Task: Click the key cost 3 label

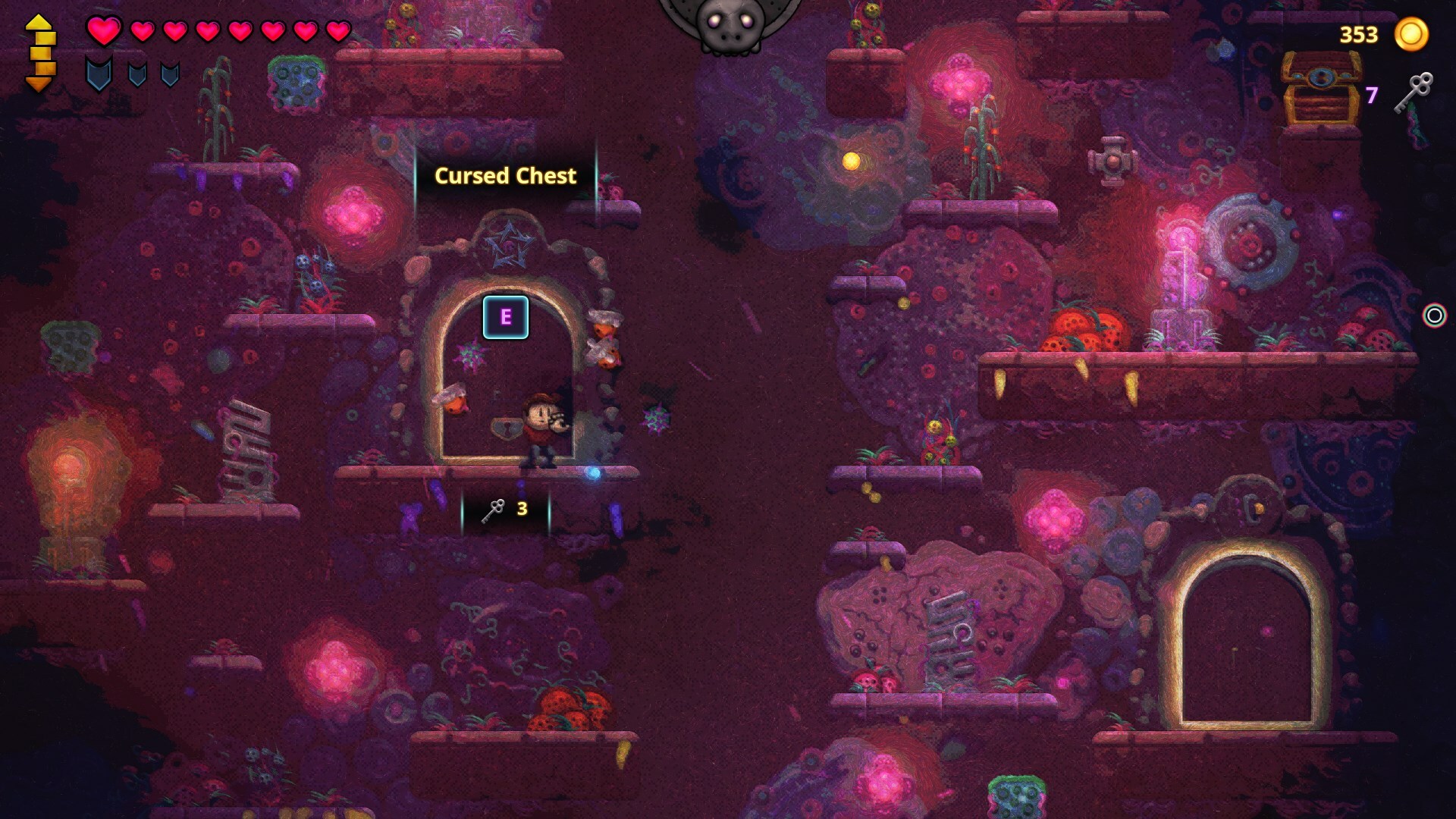Action: coord(522,510)
